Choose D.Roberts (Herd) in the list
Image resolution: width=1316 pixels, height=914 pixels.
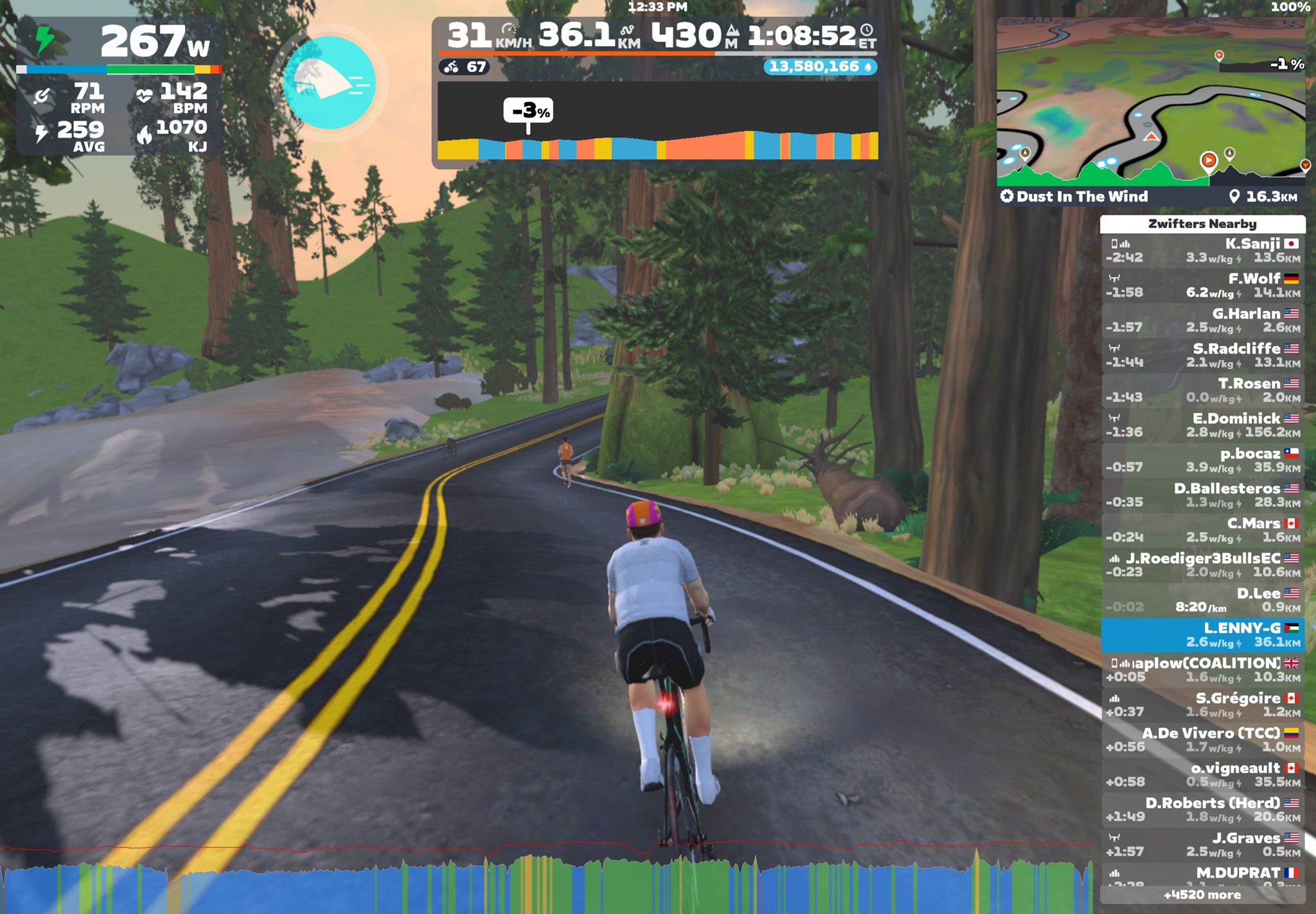coord(1202,809)
